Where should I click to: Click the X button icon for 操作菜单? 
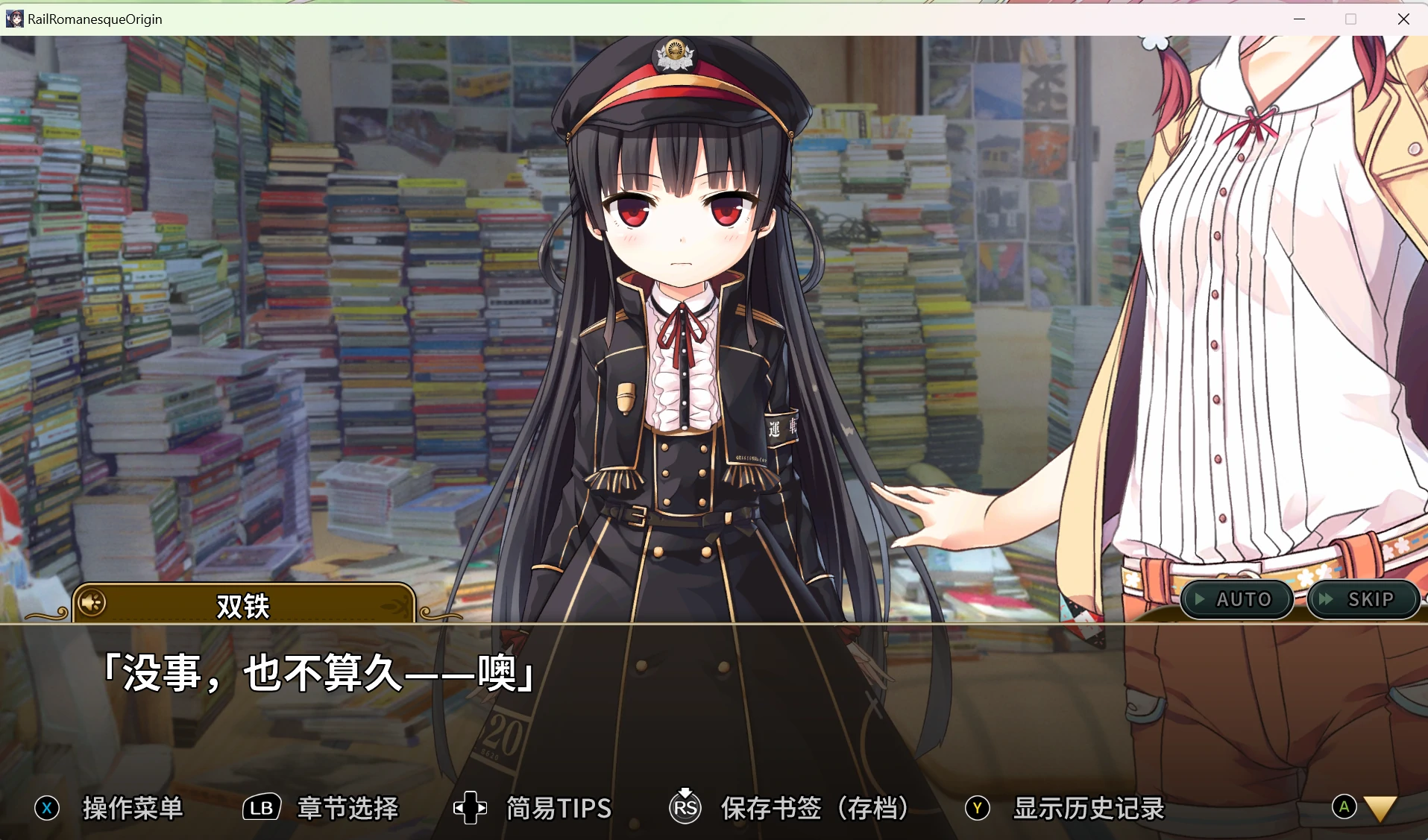[46, 807]
